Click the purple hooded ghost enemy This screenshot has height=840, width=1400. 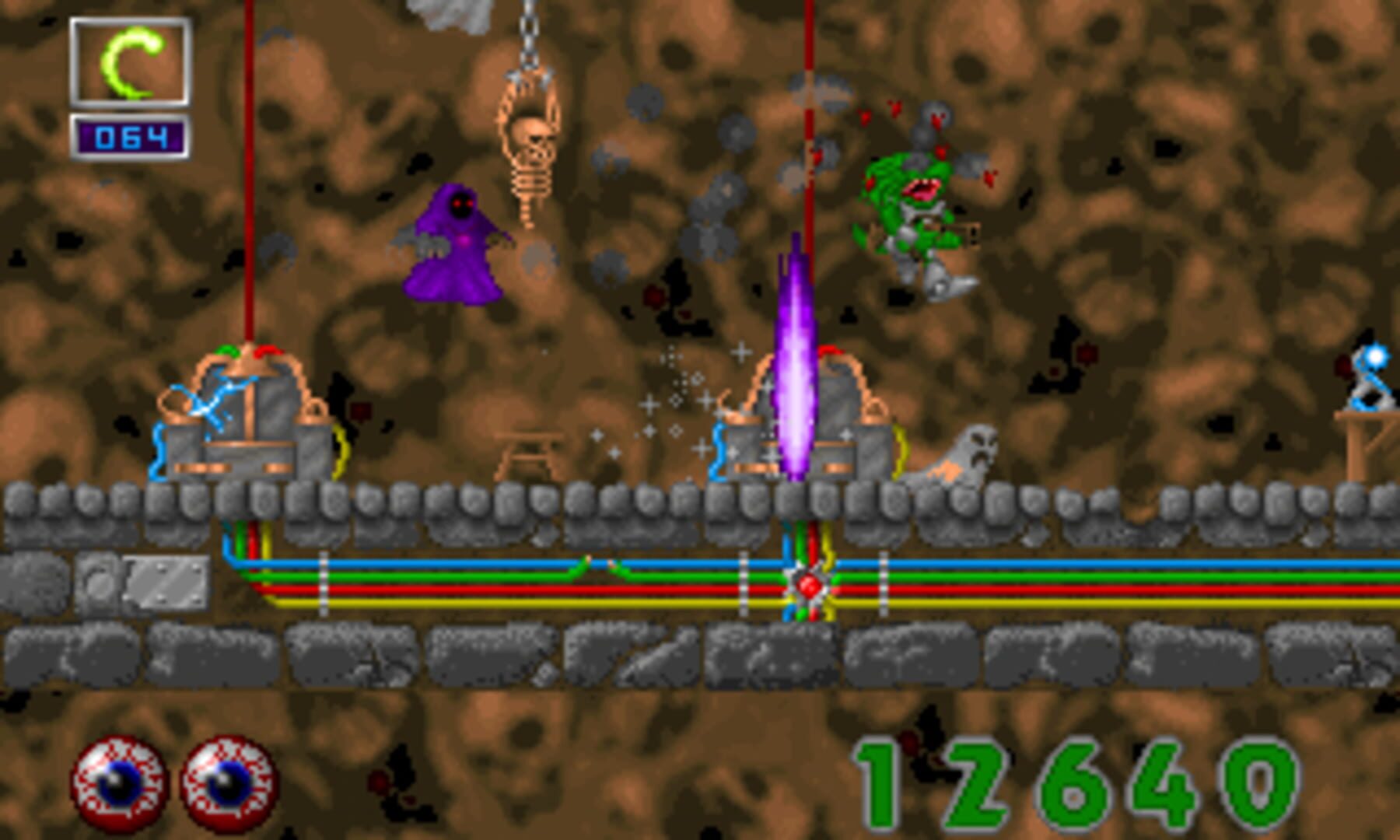tap(455, 241)
